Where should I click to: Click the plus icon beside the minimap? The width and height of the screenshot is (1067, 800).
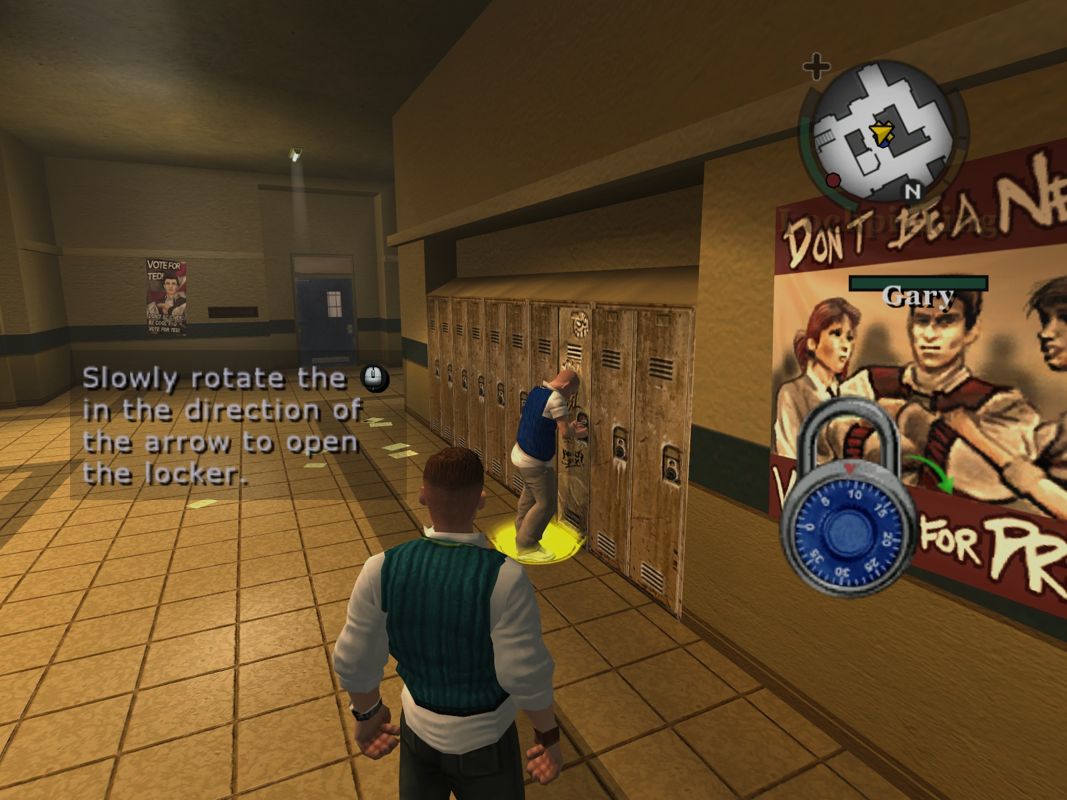[817, 68]
